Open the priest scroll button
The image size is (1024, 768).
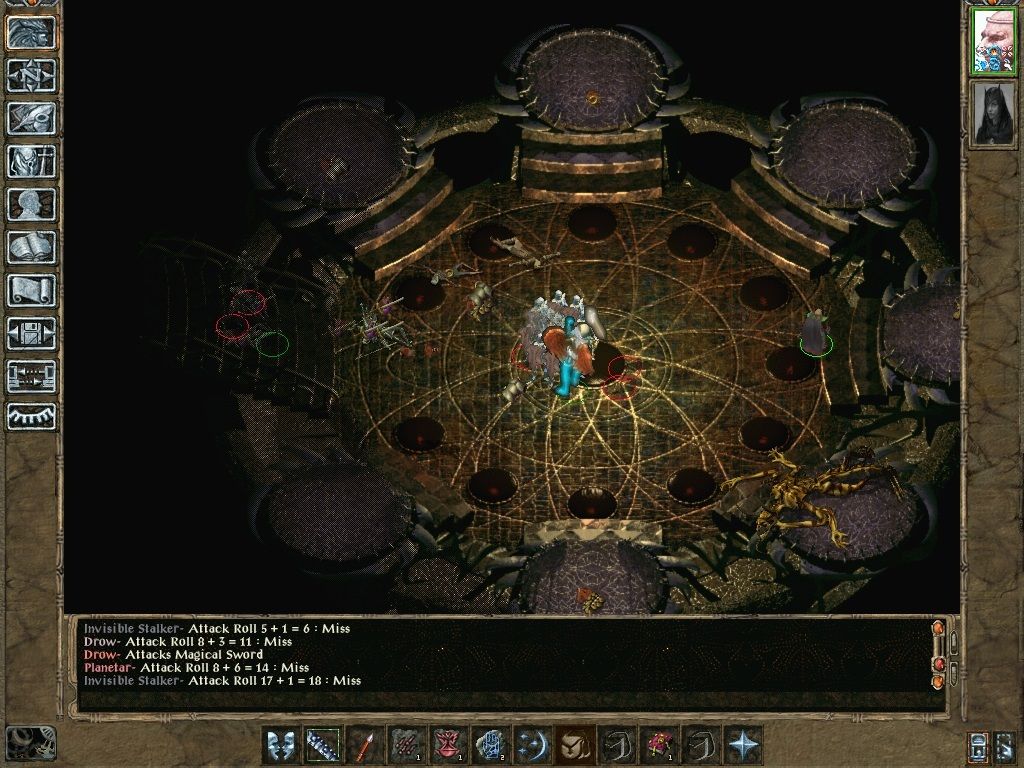(x=31, y=290)
